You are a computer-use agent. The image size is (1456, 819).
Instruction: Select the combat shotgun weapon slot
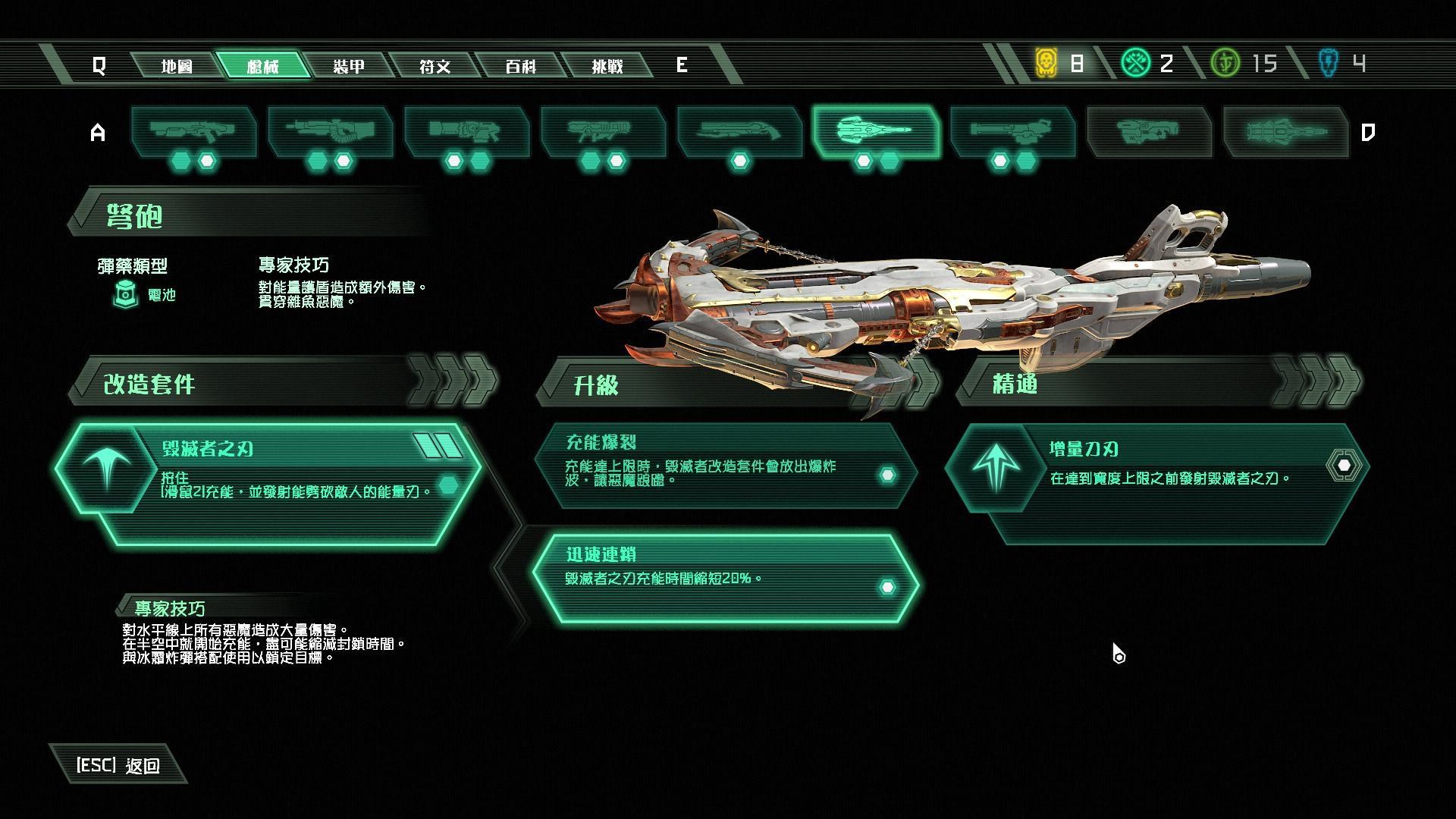pyautogui.click(x=193, y=132)
